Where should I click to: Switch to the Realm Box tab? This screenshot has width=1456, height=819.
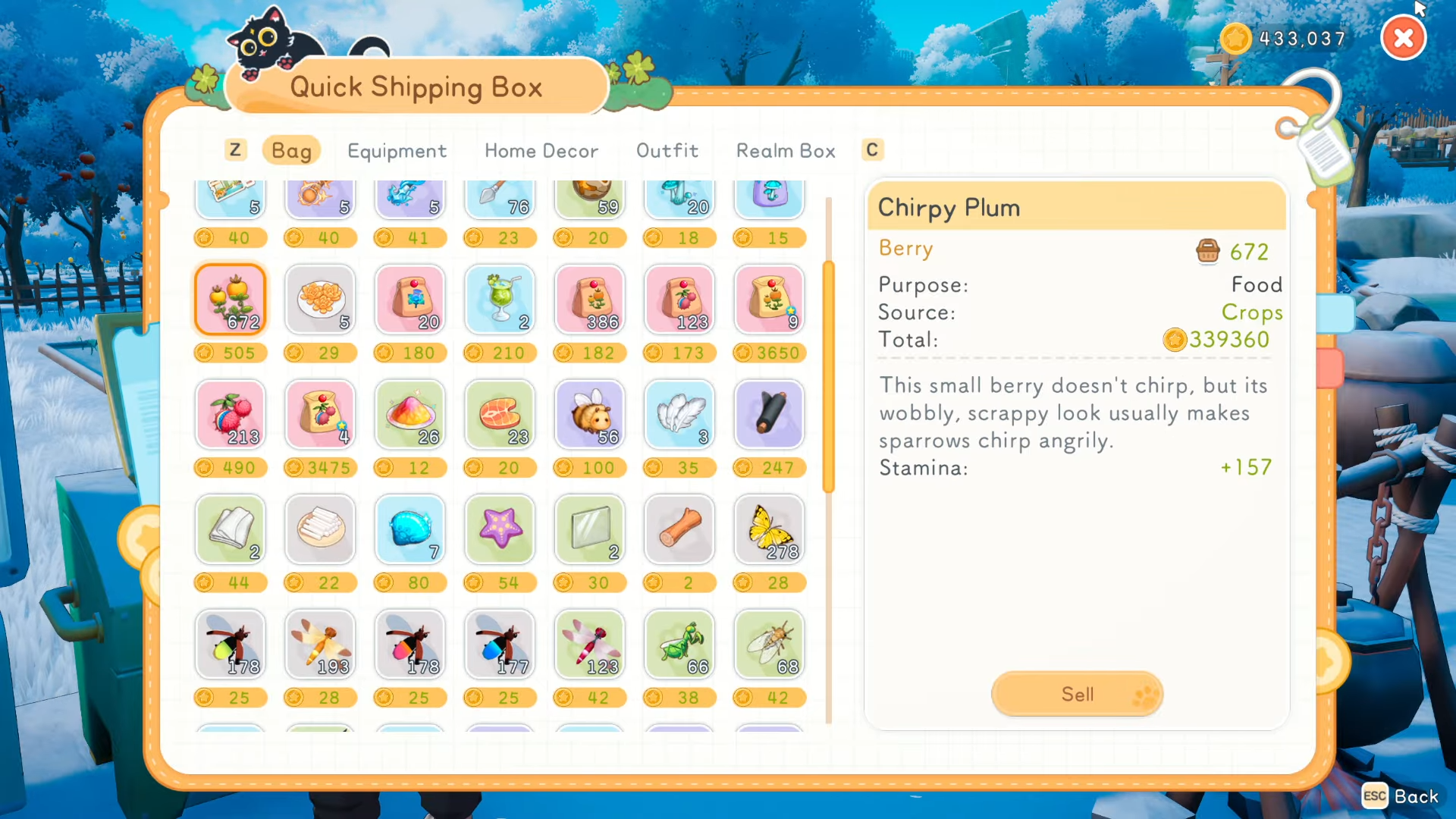click(786, 151)
